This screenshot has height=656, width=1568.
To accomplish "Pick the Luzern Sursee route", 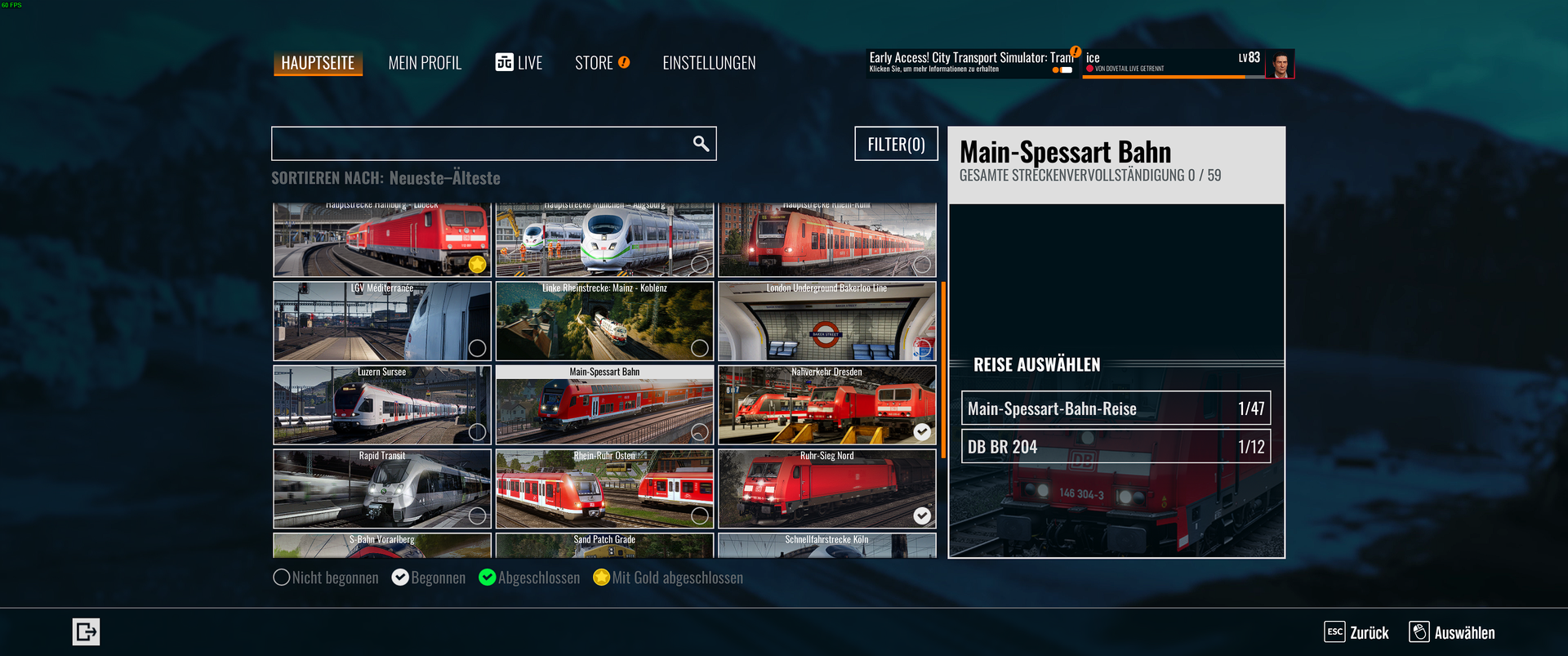I will (382, 405).
